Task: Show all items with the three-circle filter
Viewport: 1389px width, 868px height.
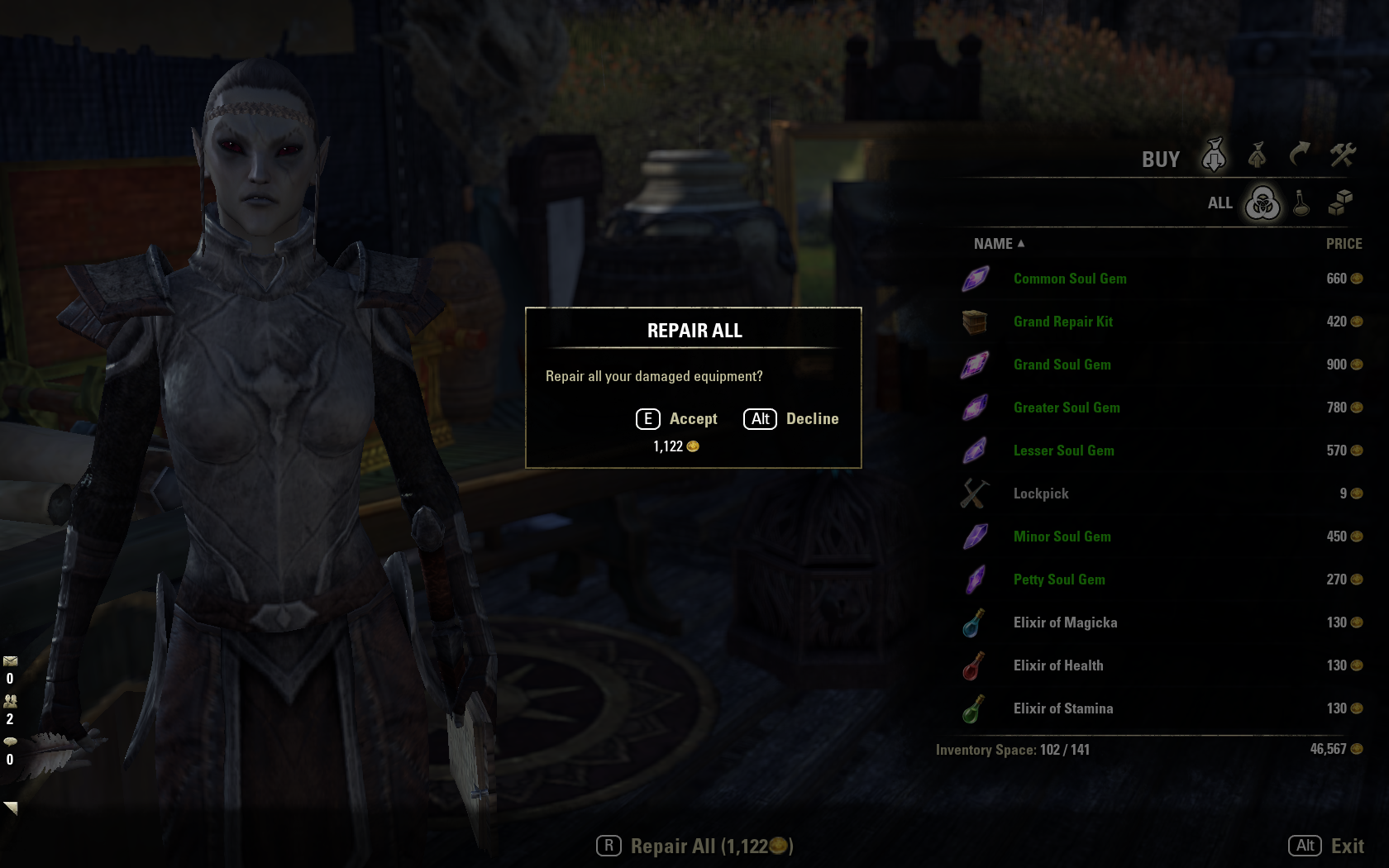Action: 1263,203
